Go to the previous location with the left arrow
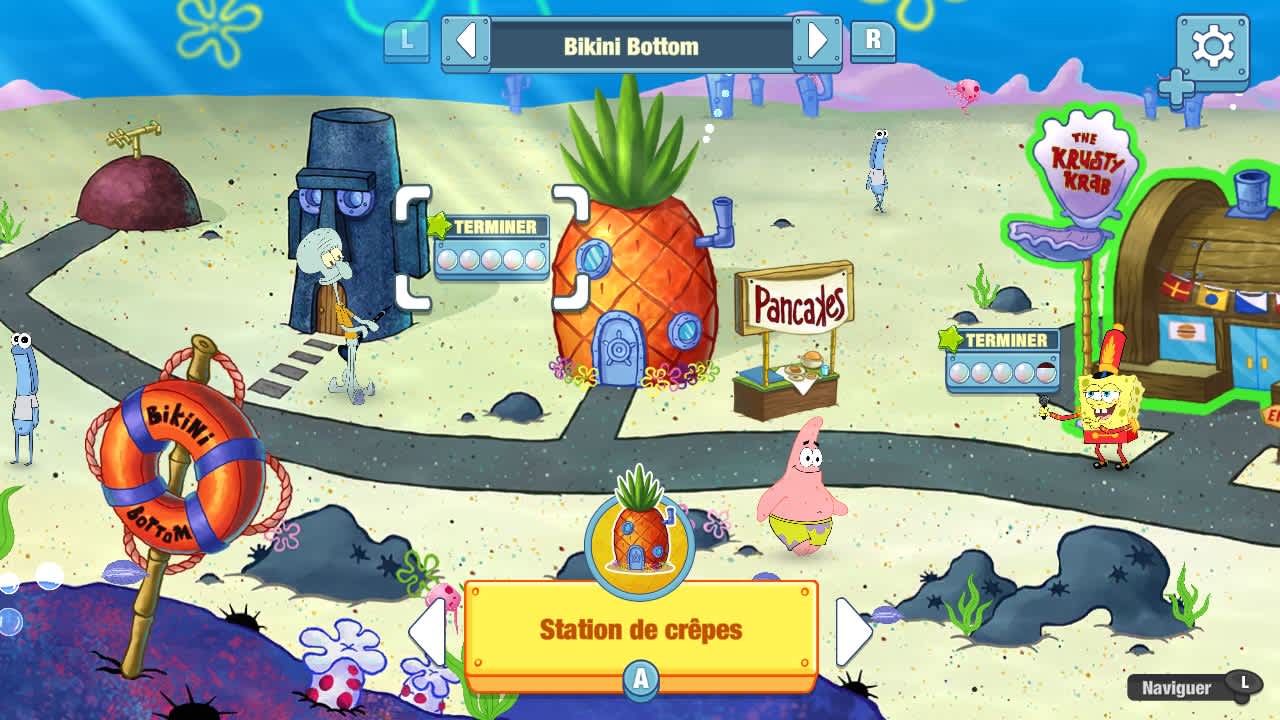Viewport: 1280px width, 720px height. click(430, 630)
